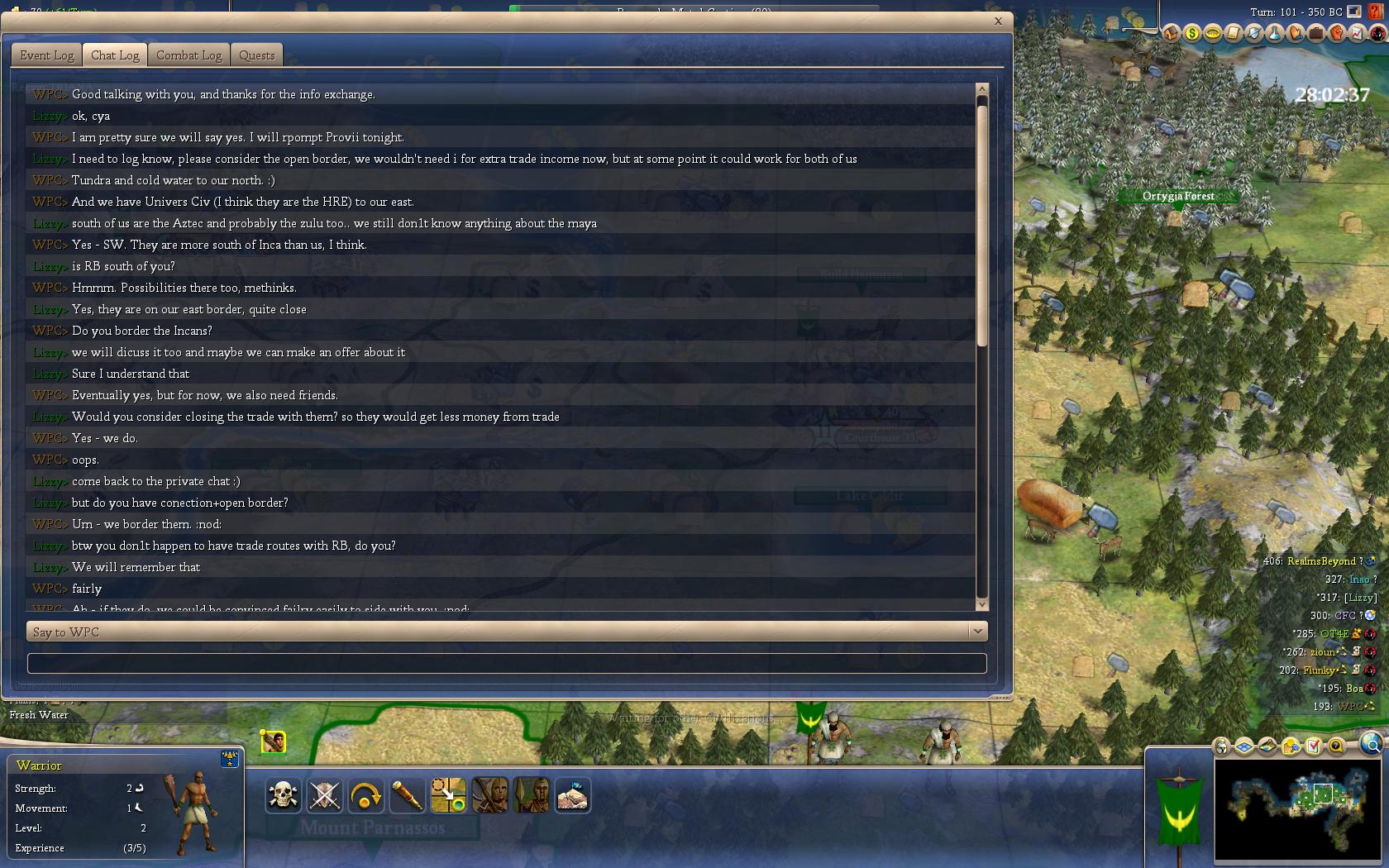Open the 'Say to WPC' recipient dropdown
1389x868 pixels.
pos(977,632)
